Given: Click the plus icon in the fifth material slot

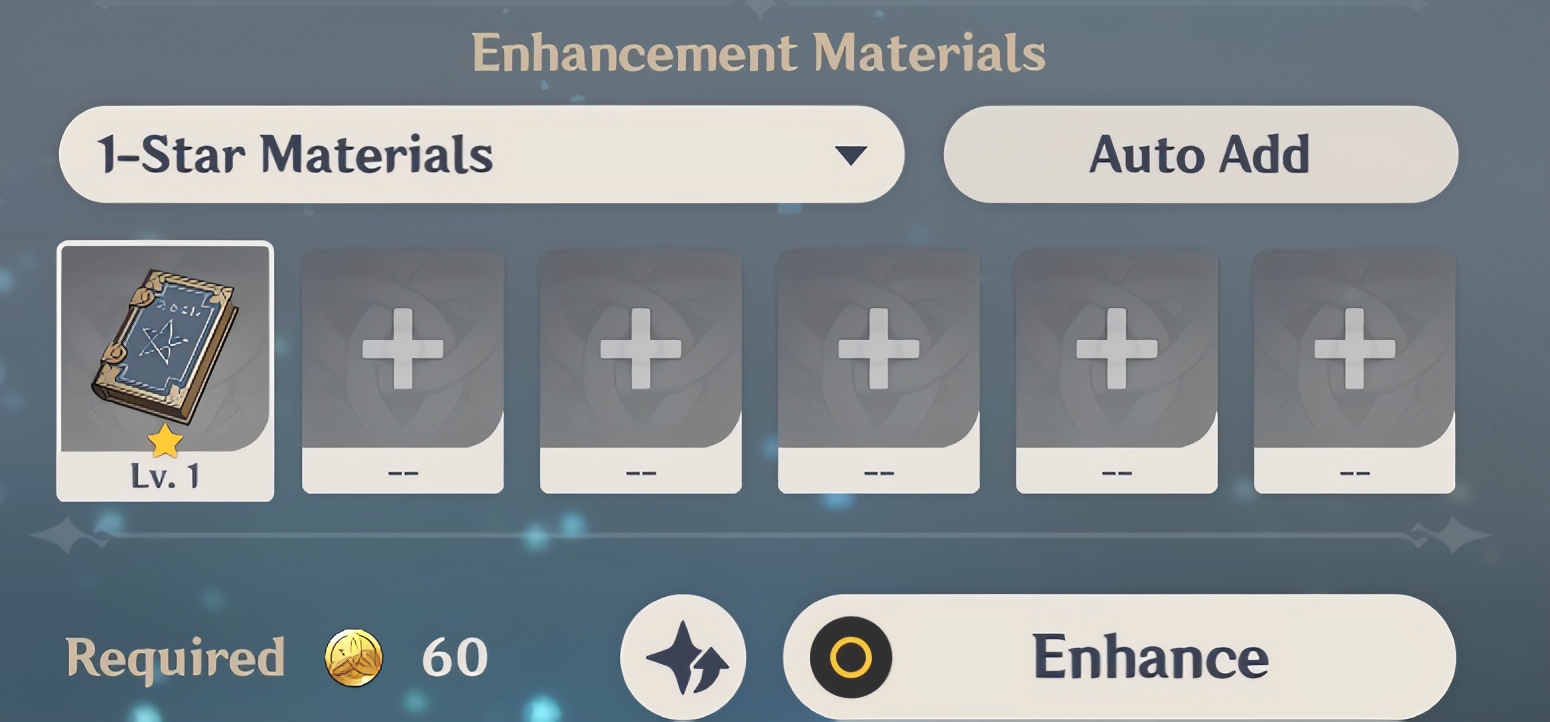Looking at the screenshot, I should [1116, 349].
